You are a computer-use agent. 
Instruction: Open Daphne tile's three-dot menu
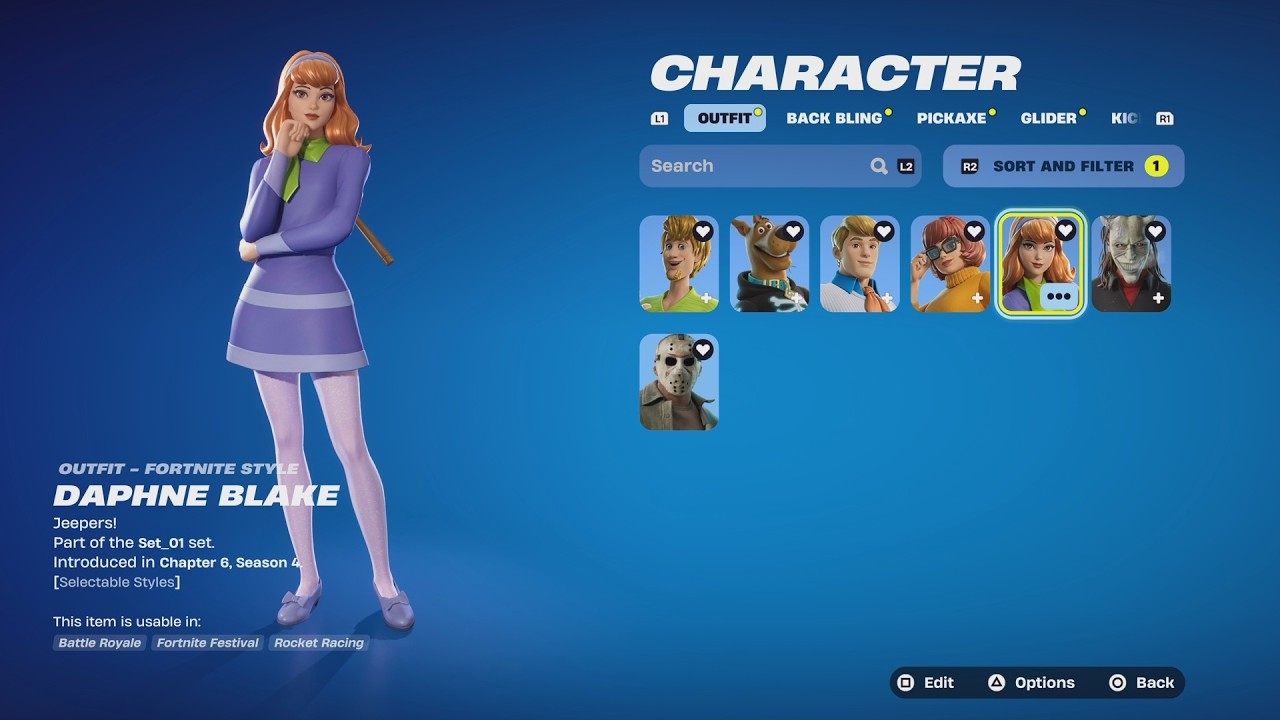pos(1058,297)
